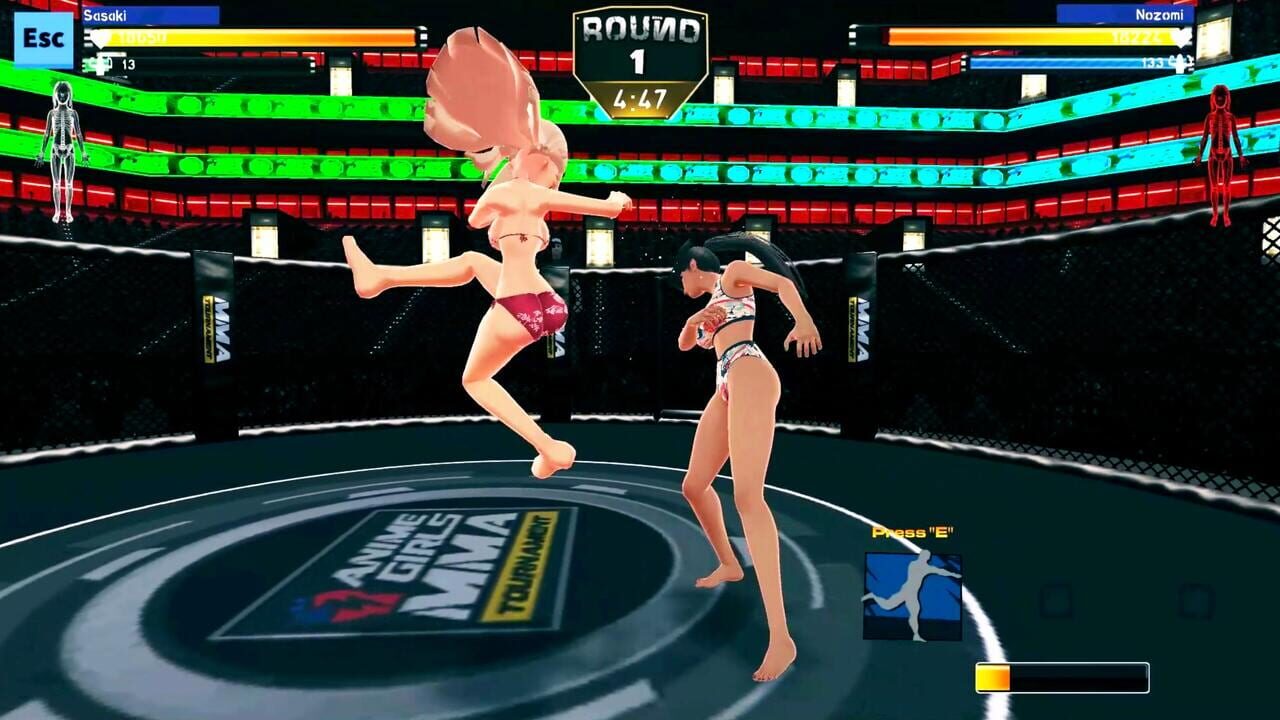1280x720 pixels.
Task: Click the second empty ability slot
Action: coord(1196,601)
